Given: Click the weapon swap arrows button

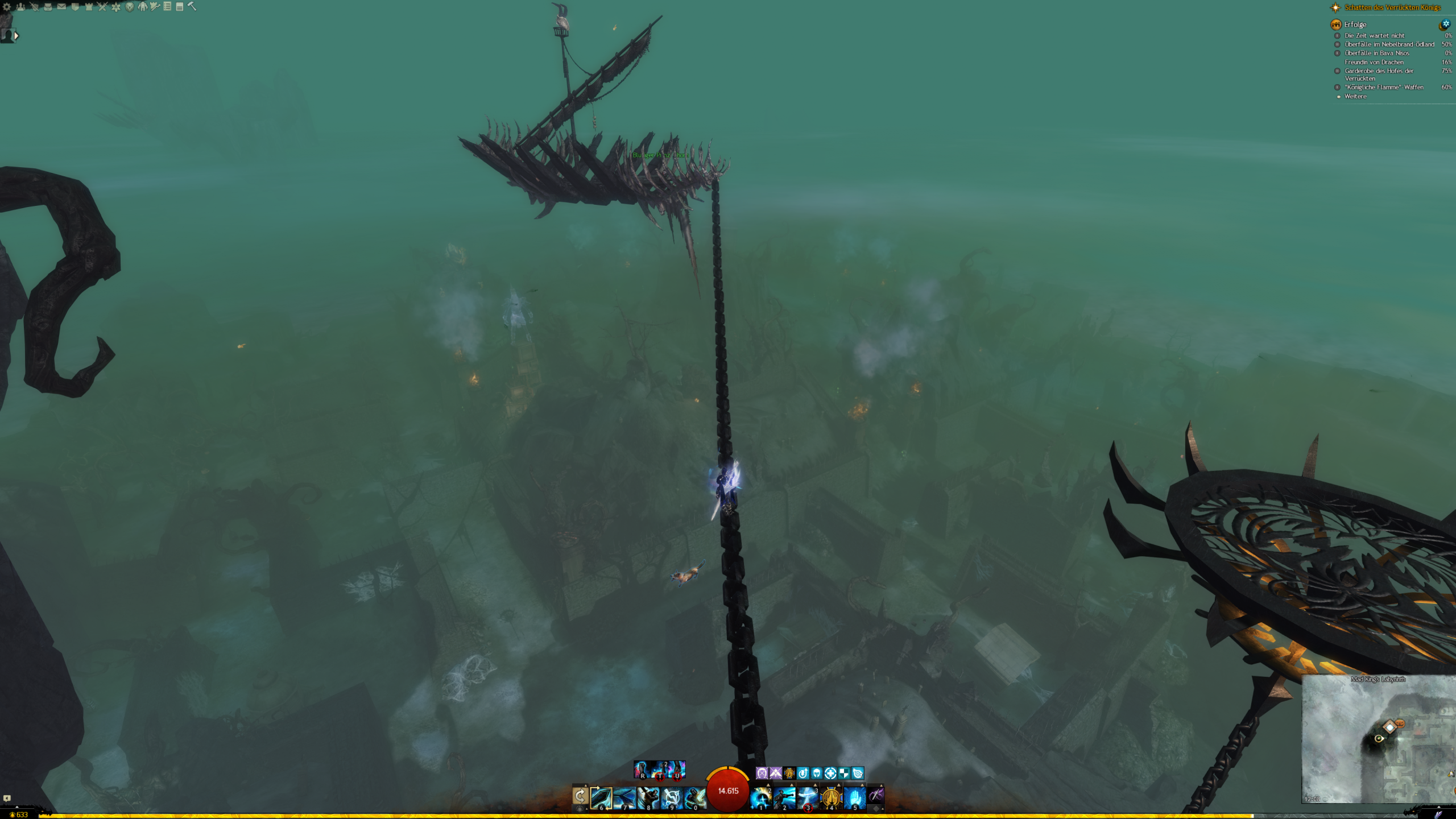Looking at the screenshot, I should (580, 796).
